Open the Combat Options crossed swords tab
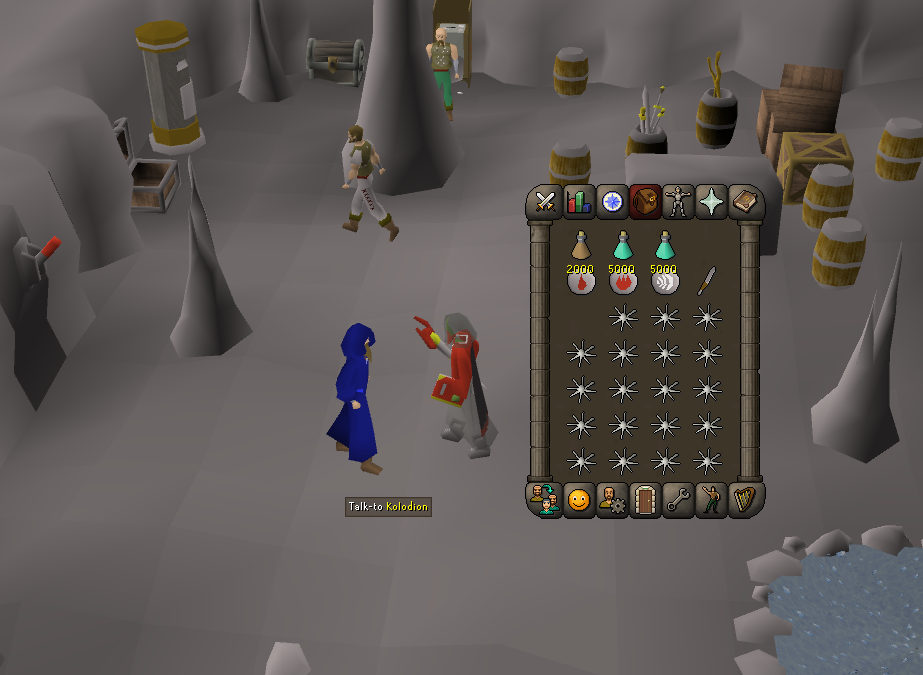The width and height of the screenshot is (923, 675). [545, 202]
